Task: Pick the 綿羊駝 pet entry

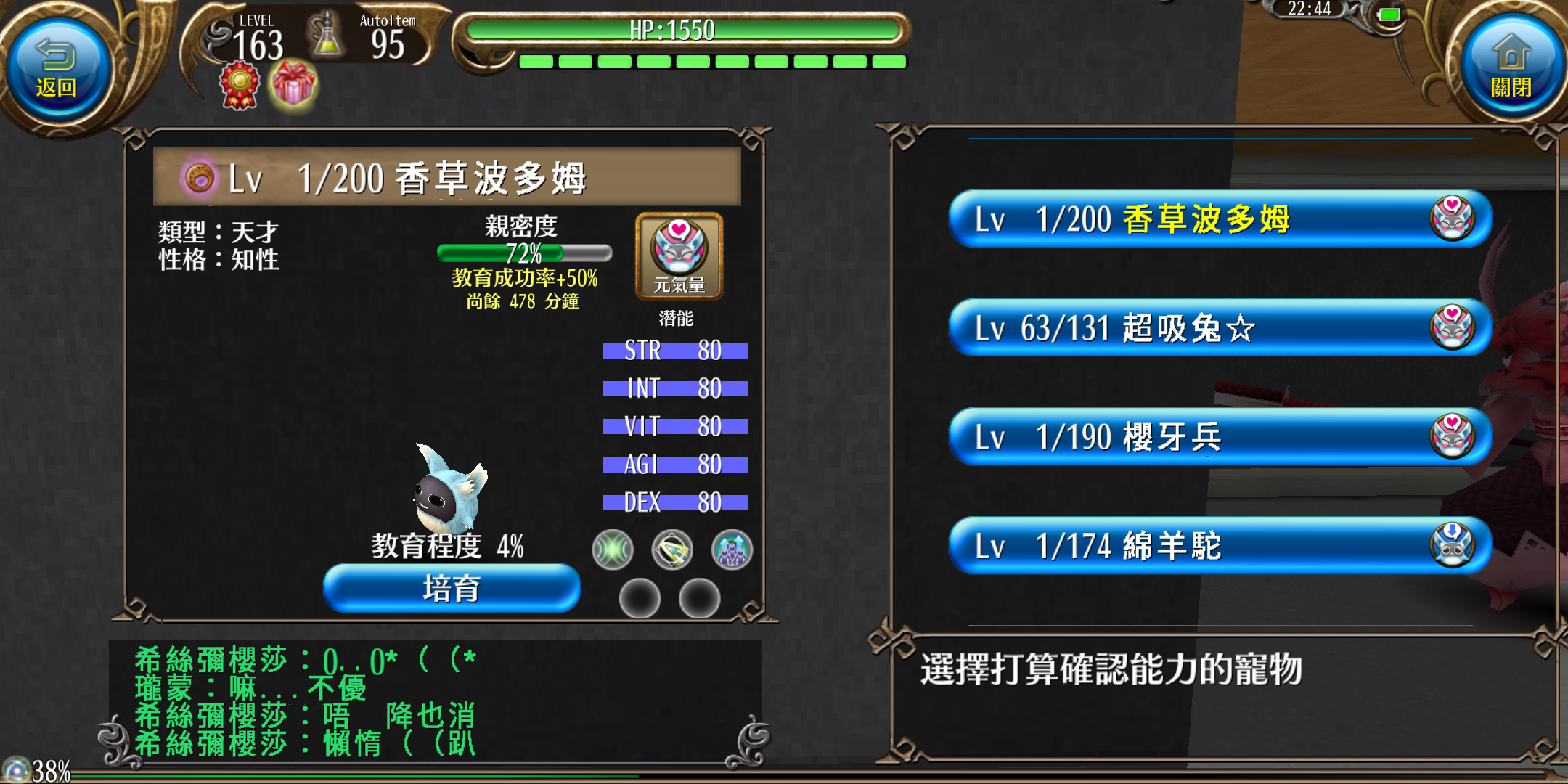Action: [1220, 546]
